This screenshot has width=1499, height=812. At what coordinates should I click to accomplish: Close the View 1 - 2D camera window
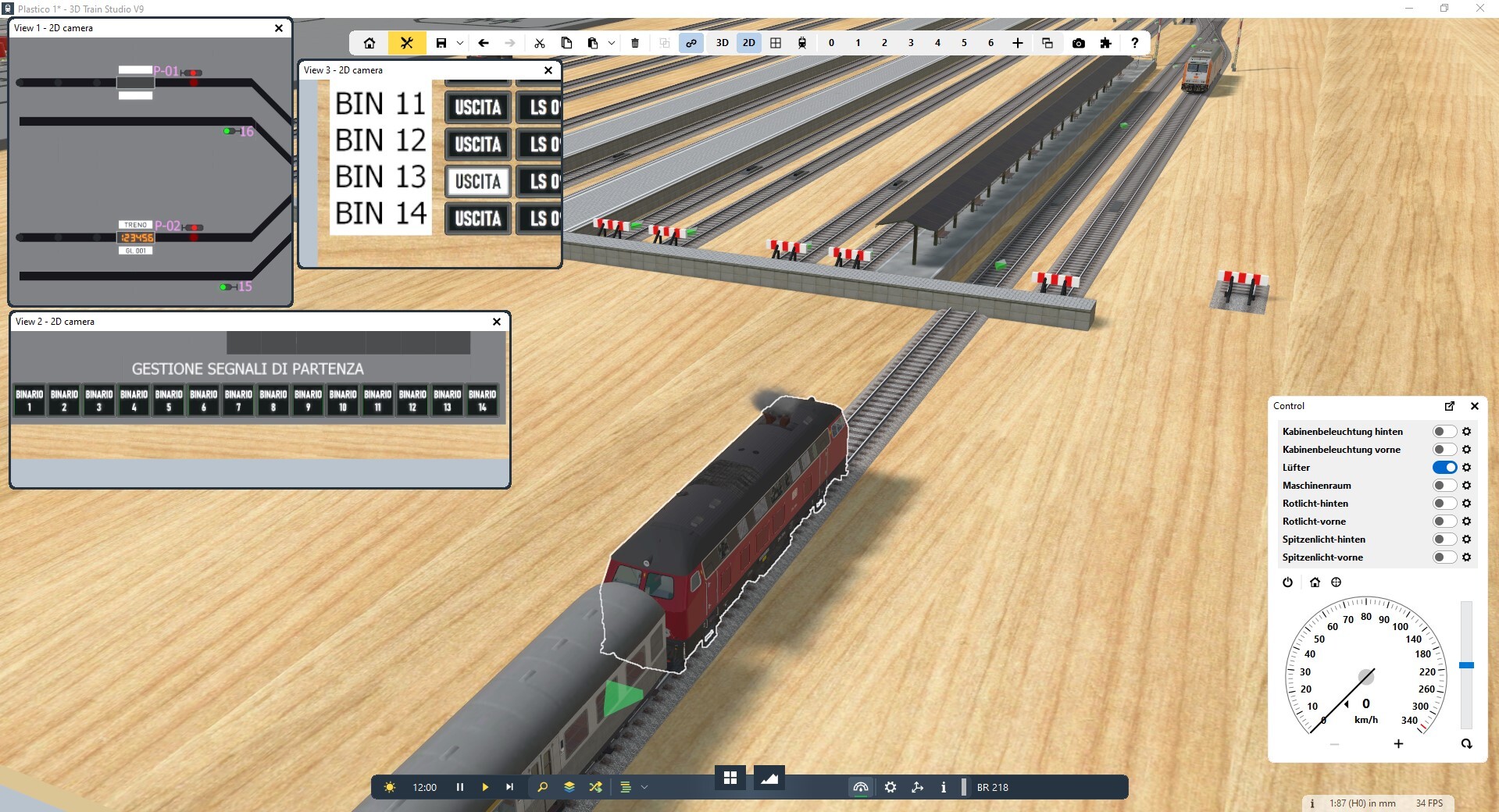(279, 28)
